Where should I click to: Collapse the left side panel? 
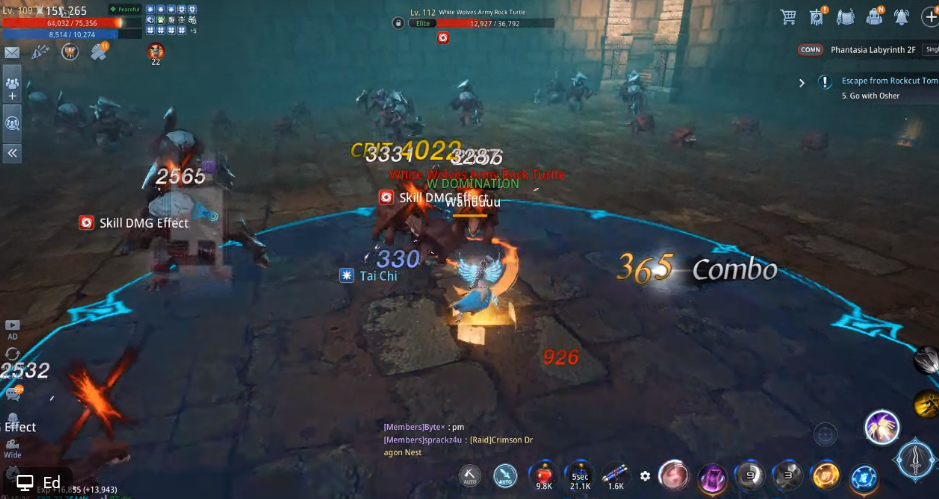pos(13,153)
